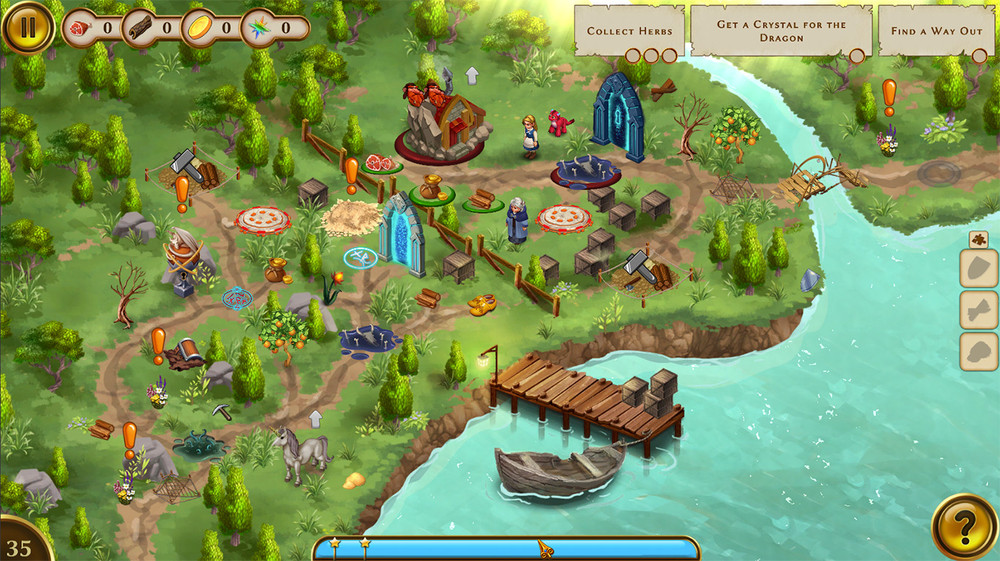Open help with the question mark button
This screenshot has height=561, width=1000.
tap(964, 526)
